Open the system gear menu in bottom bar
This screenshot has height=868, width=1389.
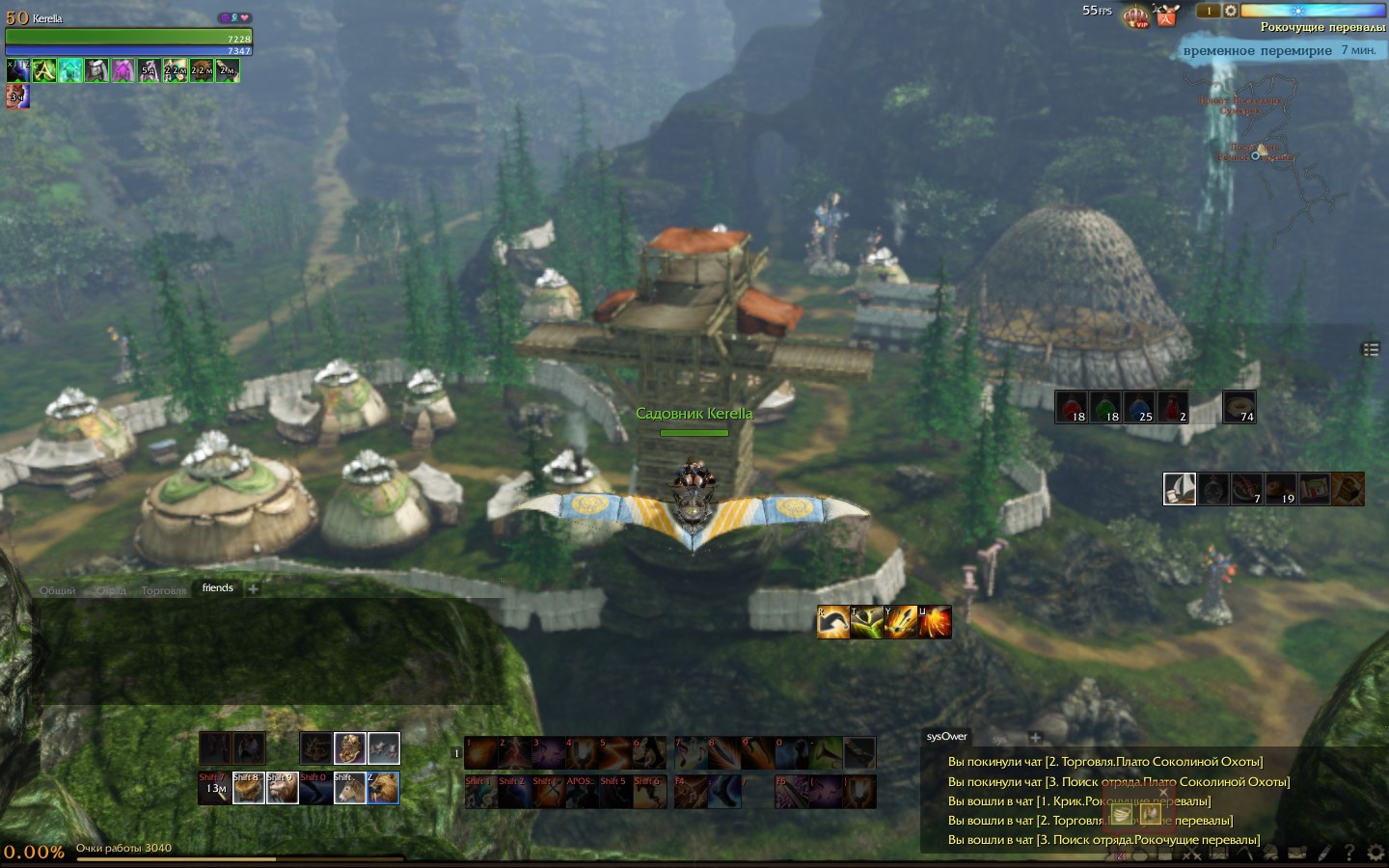(x=1375, y=853)
